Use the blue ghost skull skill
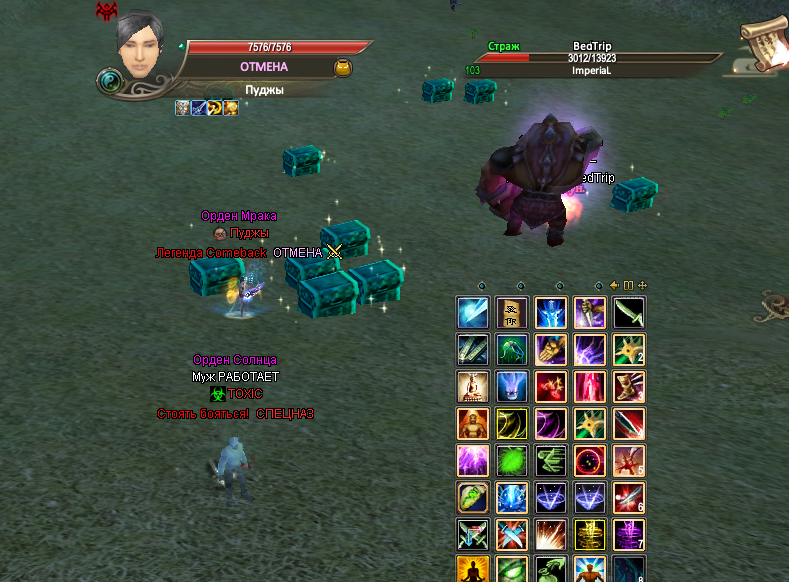 pyautogui.click(x=512, y=387)
